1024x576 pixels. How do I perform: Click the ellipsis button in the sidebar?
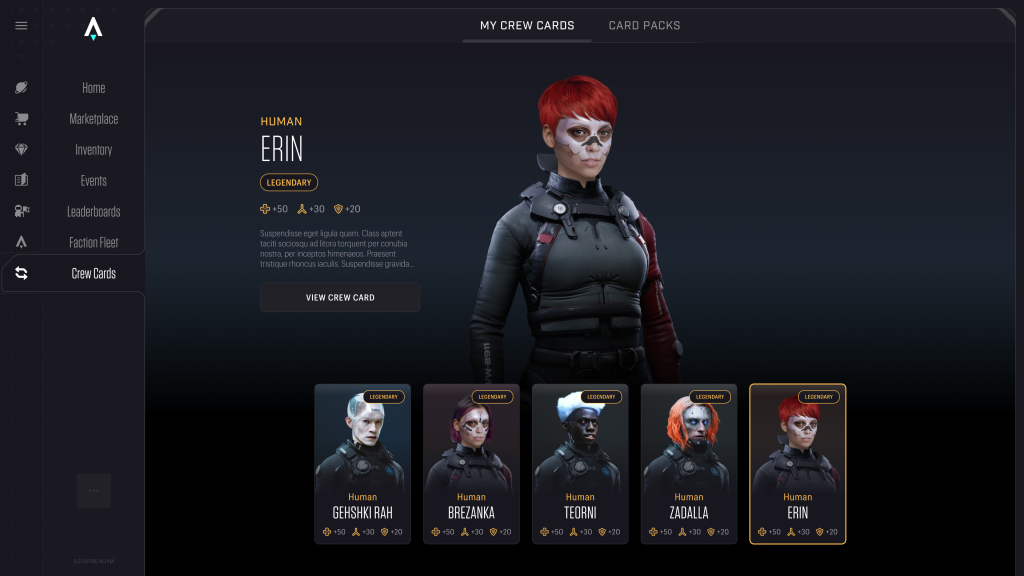coord(94,491)
